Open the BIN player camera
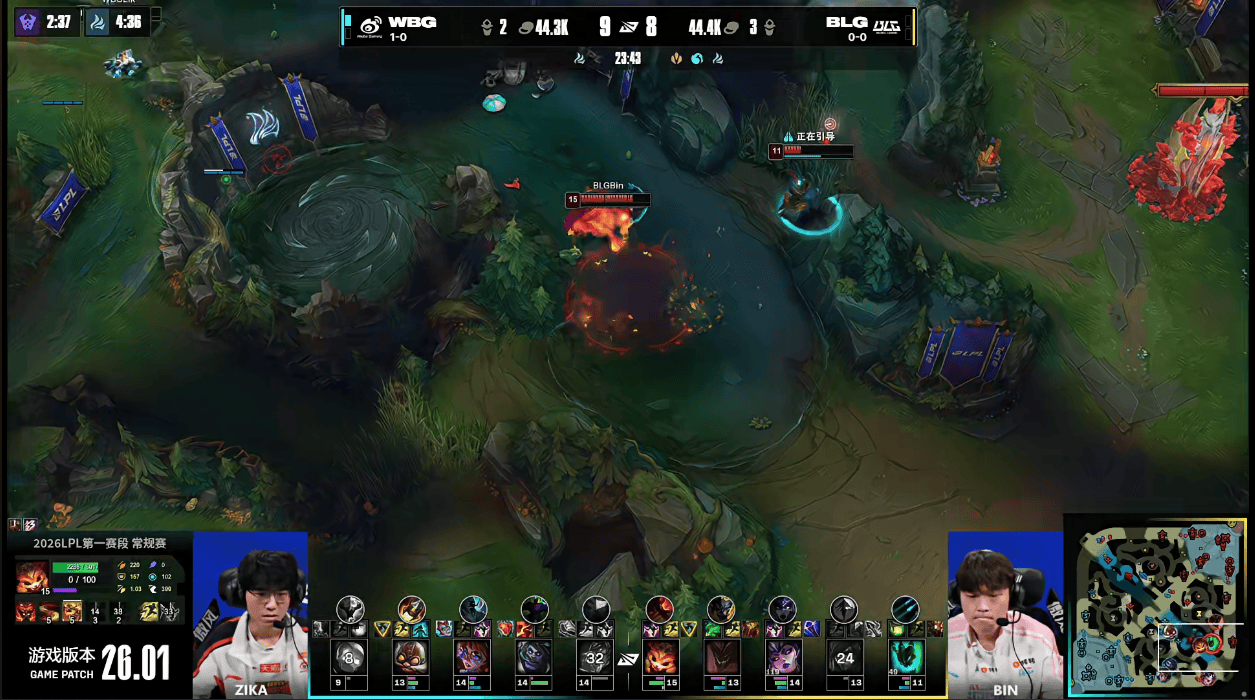Screen dimensions: 1255x700 (1004, 614)
